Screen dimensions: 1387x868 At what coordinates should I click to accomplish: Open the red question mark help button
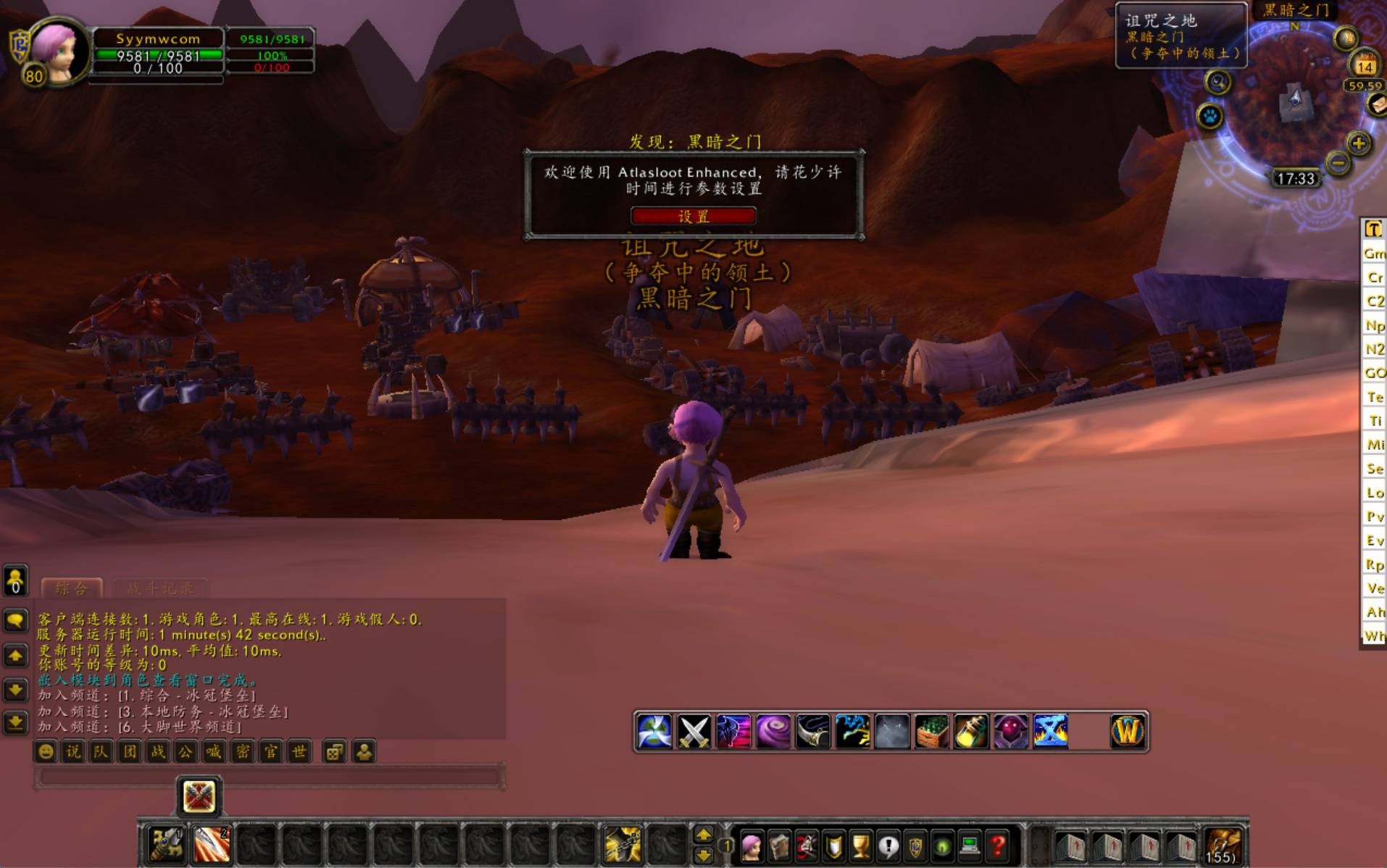tap(998, 845)
